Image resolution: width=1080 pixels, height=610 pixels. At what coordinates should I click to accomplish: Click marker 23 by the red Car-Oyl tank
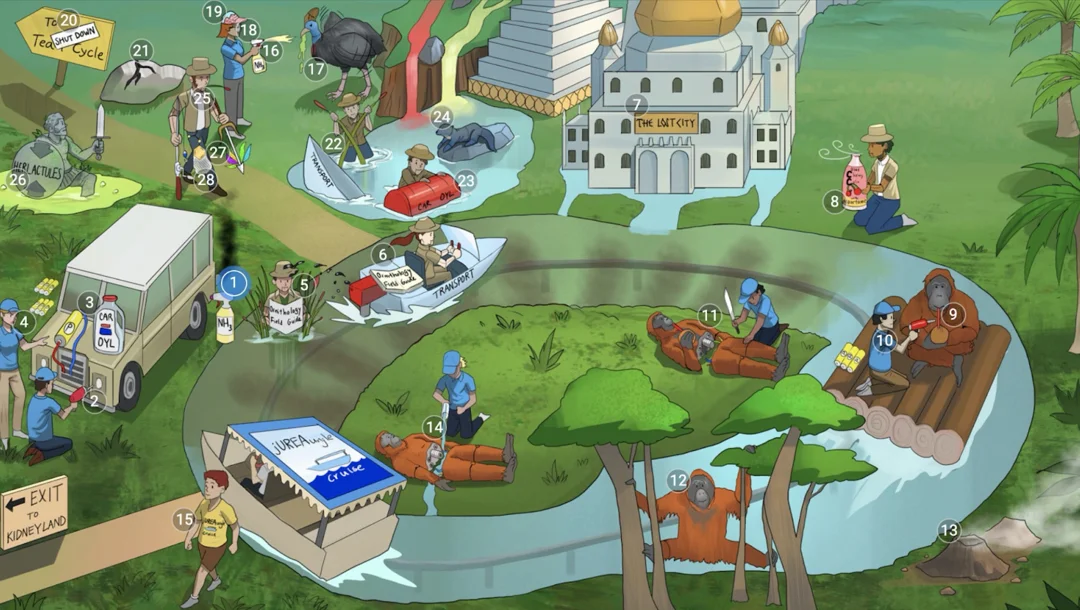tap(466, 181)
